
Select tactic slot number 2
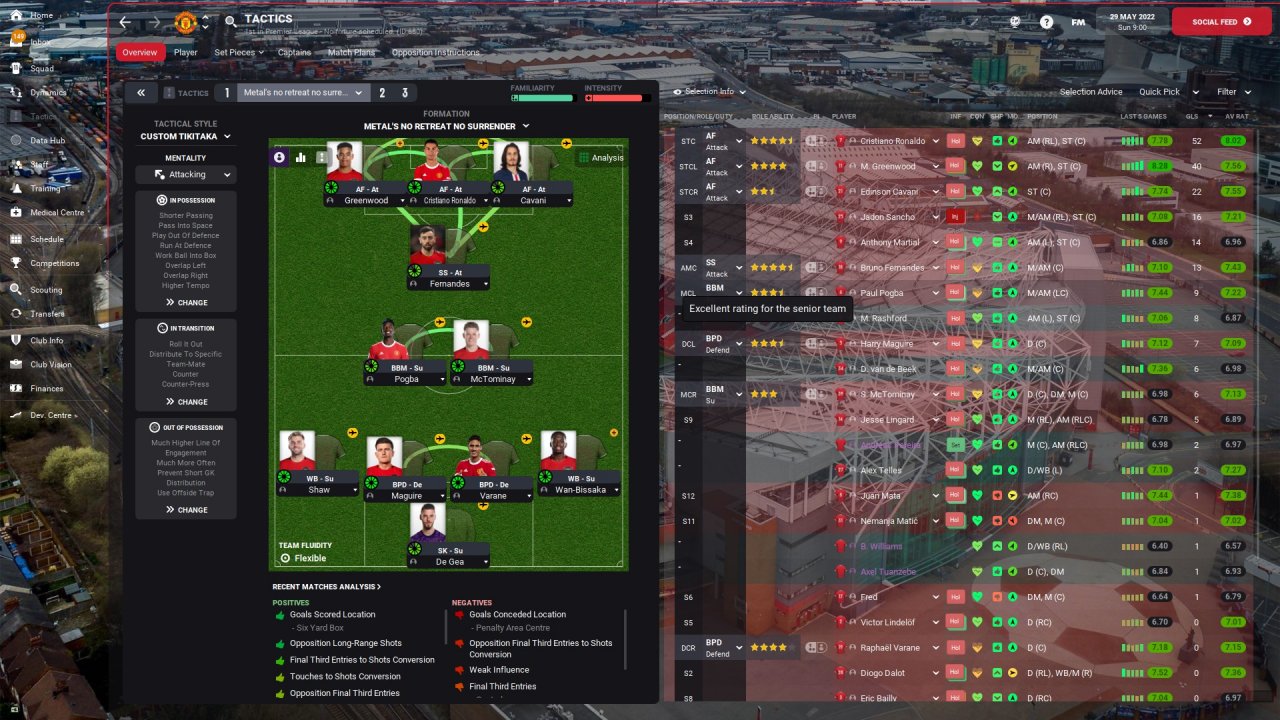pos(381,93)
